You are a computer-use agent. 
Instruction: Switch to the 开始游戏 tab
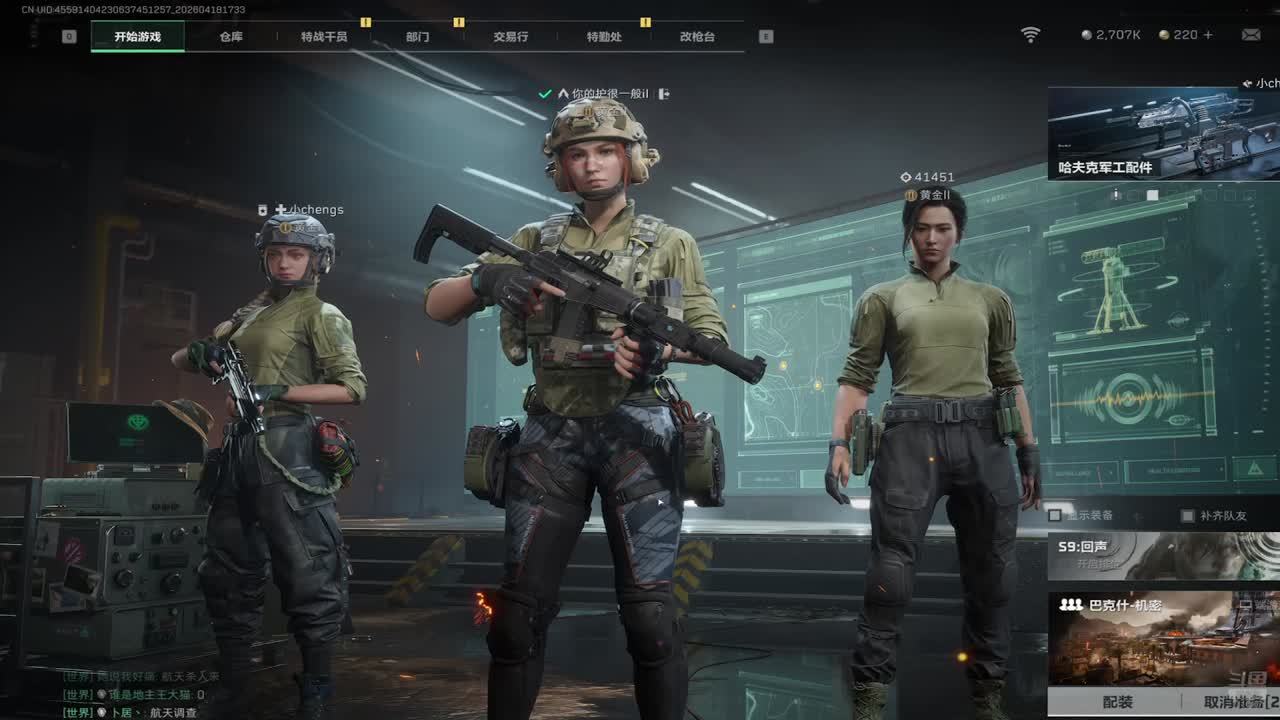(x=137, y=37)
